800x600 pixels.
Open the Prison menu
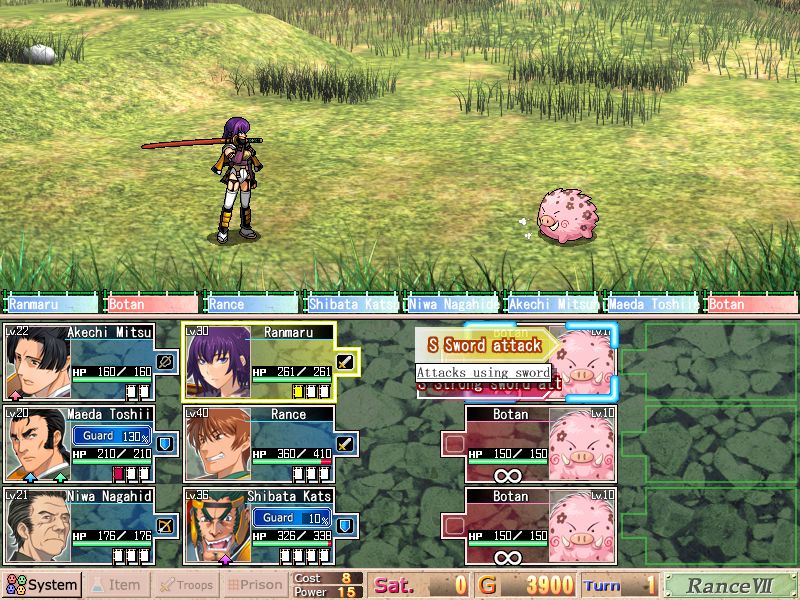click(252, 585)
